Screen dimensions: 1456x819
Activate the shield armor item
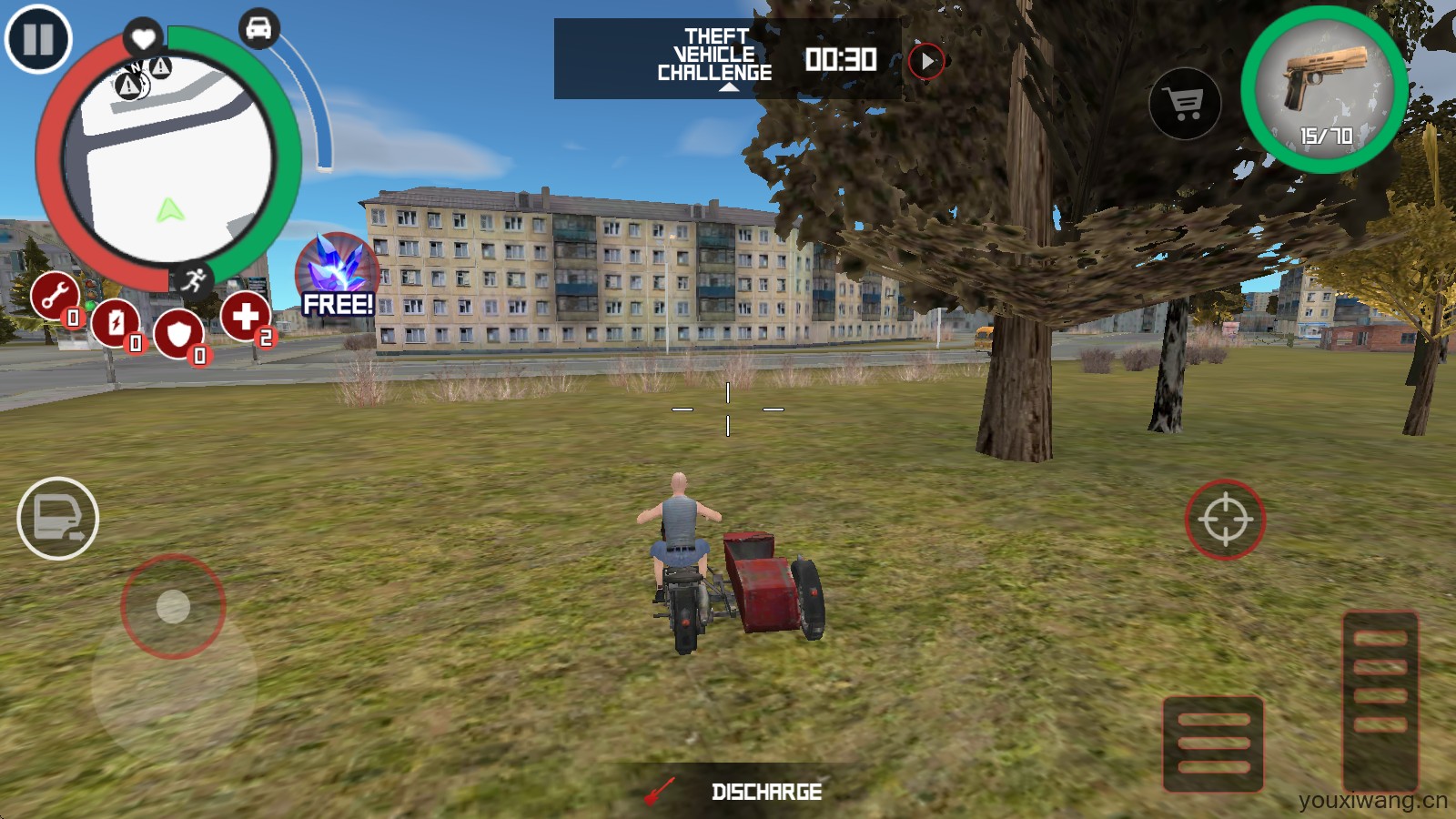pos(178,334)
